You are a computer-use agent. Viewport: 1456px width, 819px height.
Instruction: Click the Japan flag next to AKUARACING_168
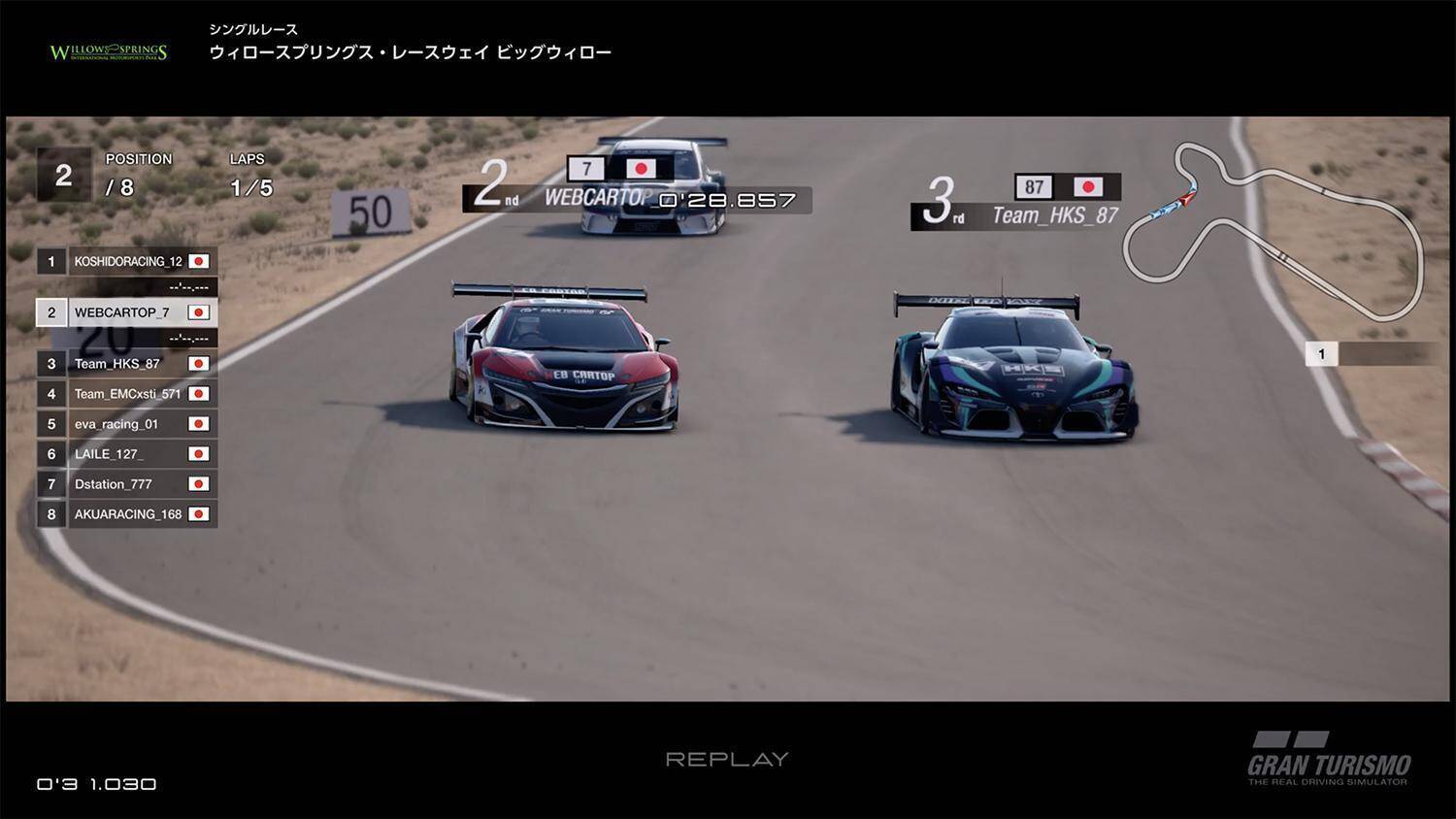pos(198,513)
